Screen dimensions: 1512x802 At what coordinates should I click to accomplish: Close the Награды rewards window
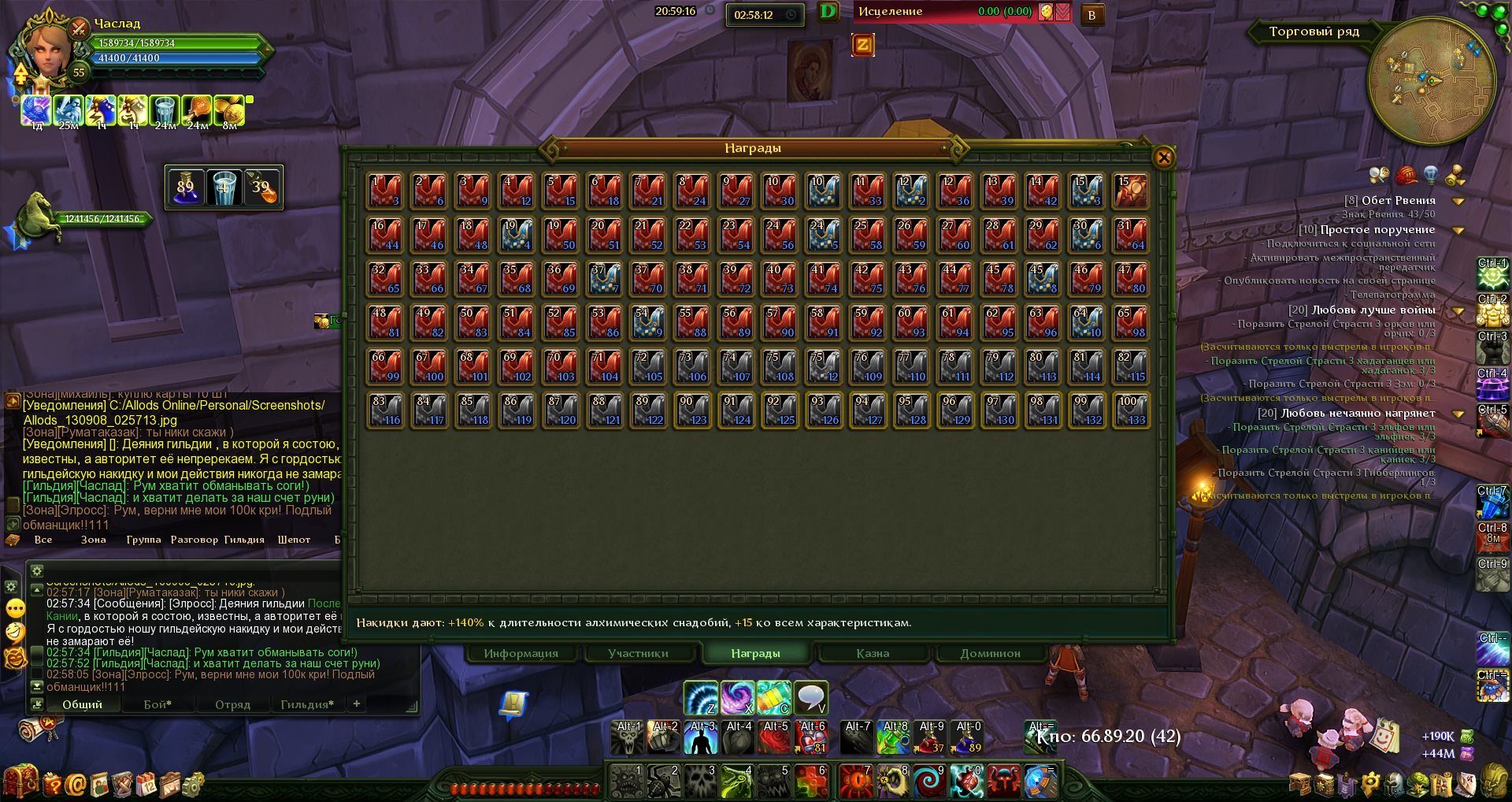[1163, 158]
